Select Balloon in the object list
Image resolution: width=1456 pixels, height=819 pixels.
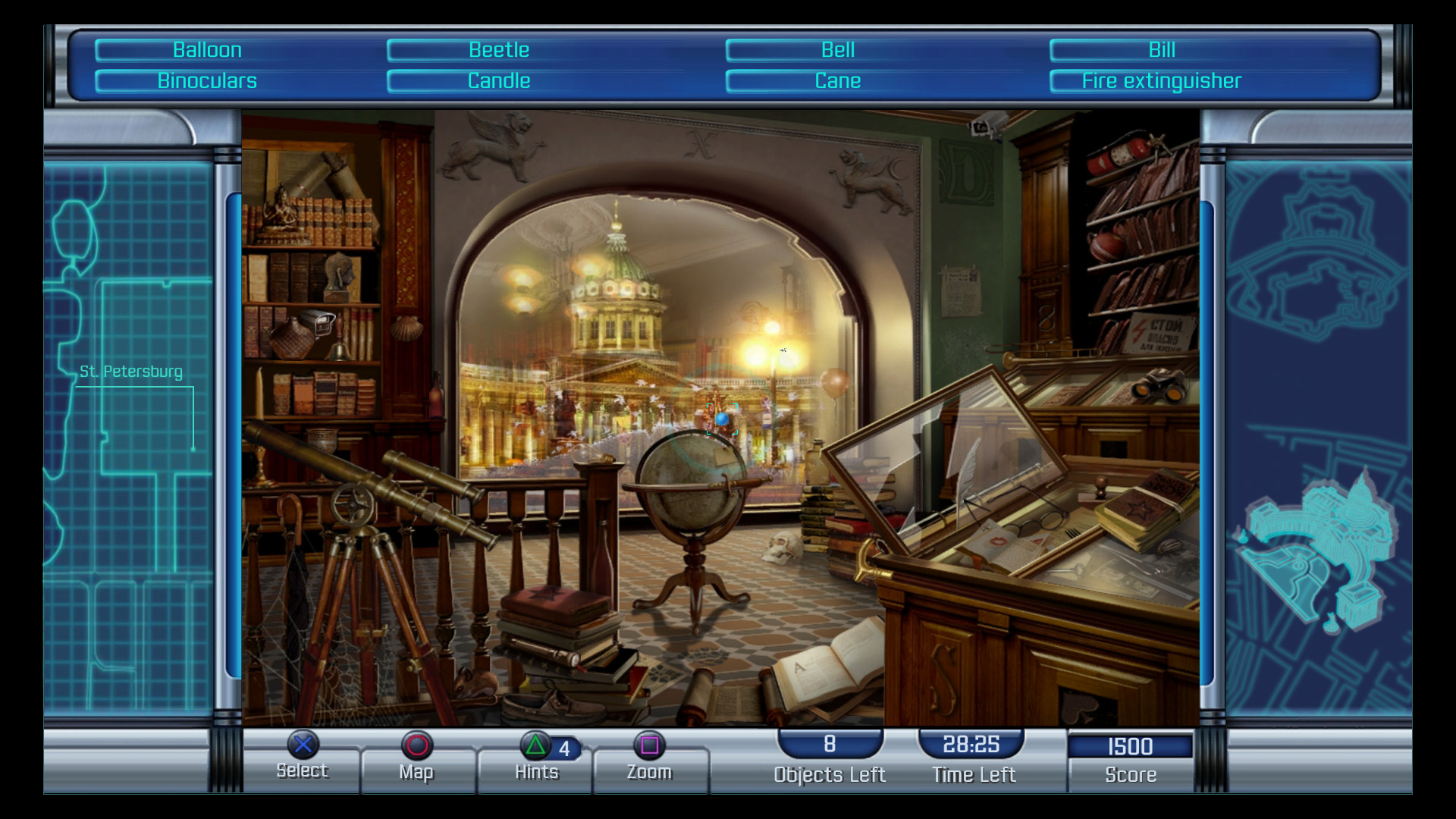click(x=207, y=50)
